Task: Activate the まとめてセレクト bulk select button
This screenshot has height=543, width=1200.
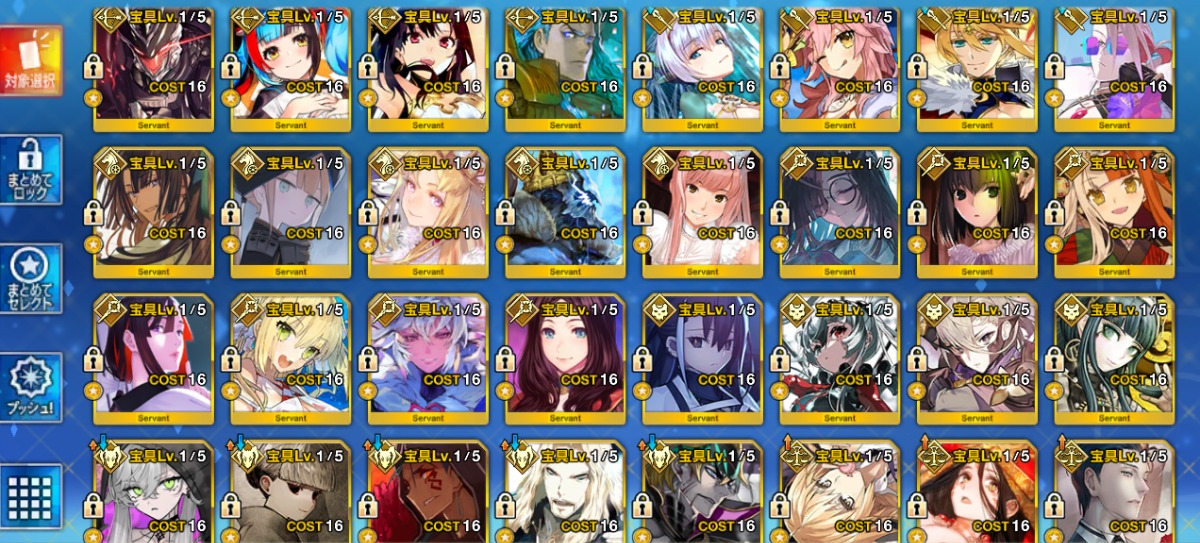Action: (31, 278)
